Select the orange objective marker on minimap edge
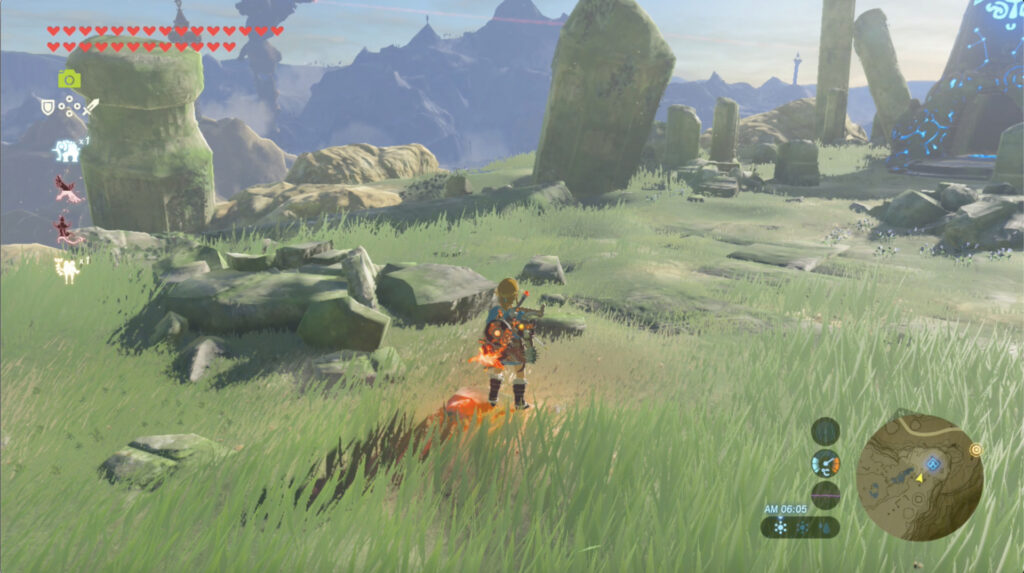Screen dimensions: 1024x573 tap(975, 450)
